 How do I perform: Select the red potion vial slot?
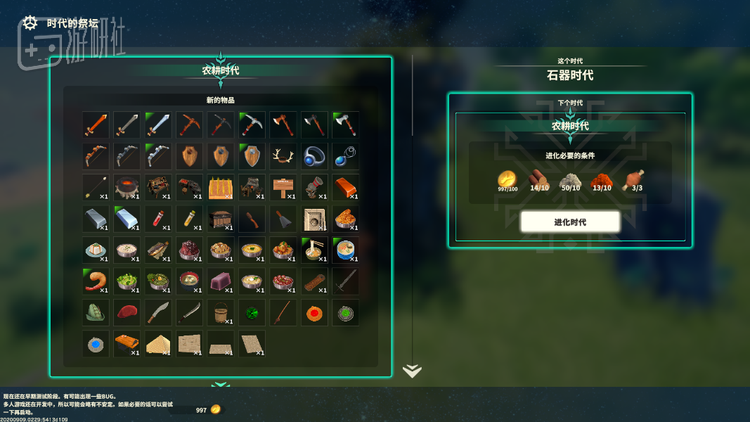pos(157,218)
